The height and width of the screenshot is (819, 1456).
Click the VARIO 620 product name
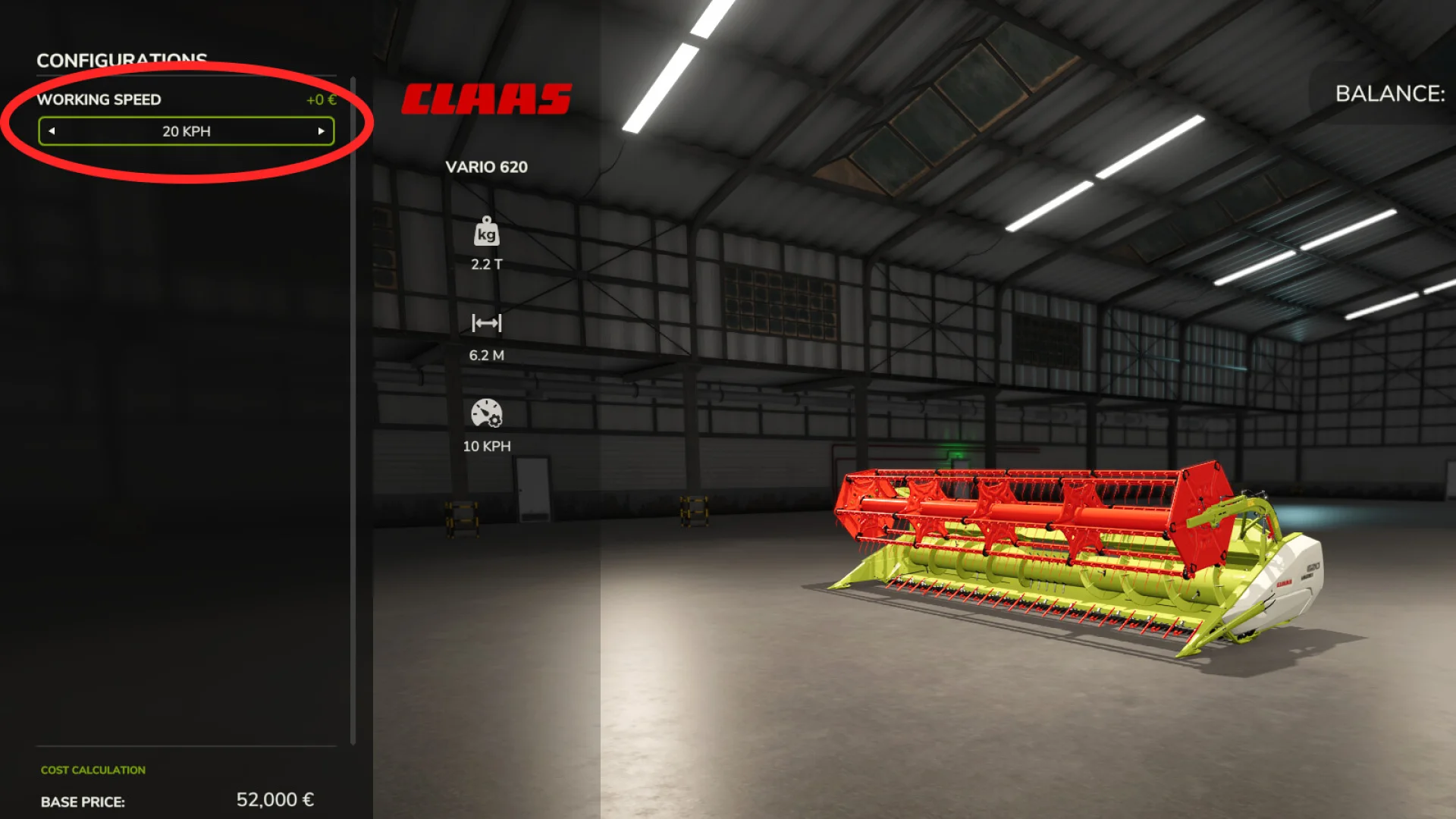(x=486, y=168)
